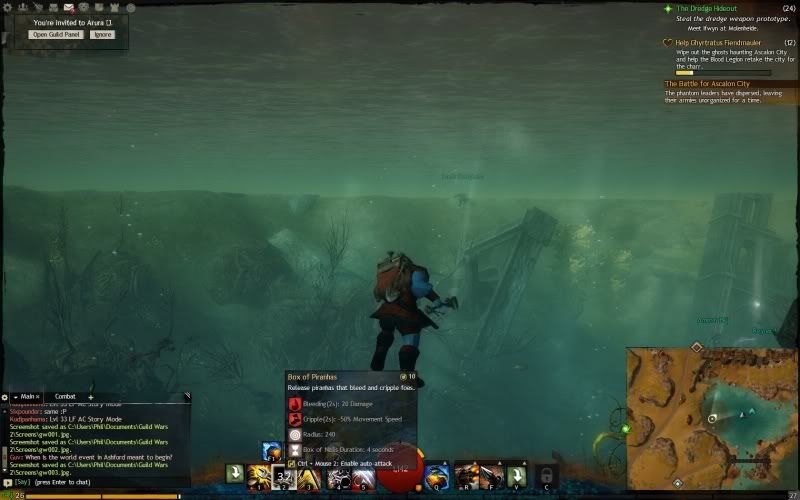
Task: Activate the utility skill bound to V
Action: coord(516,475)
